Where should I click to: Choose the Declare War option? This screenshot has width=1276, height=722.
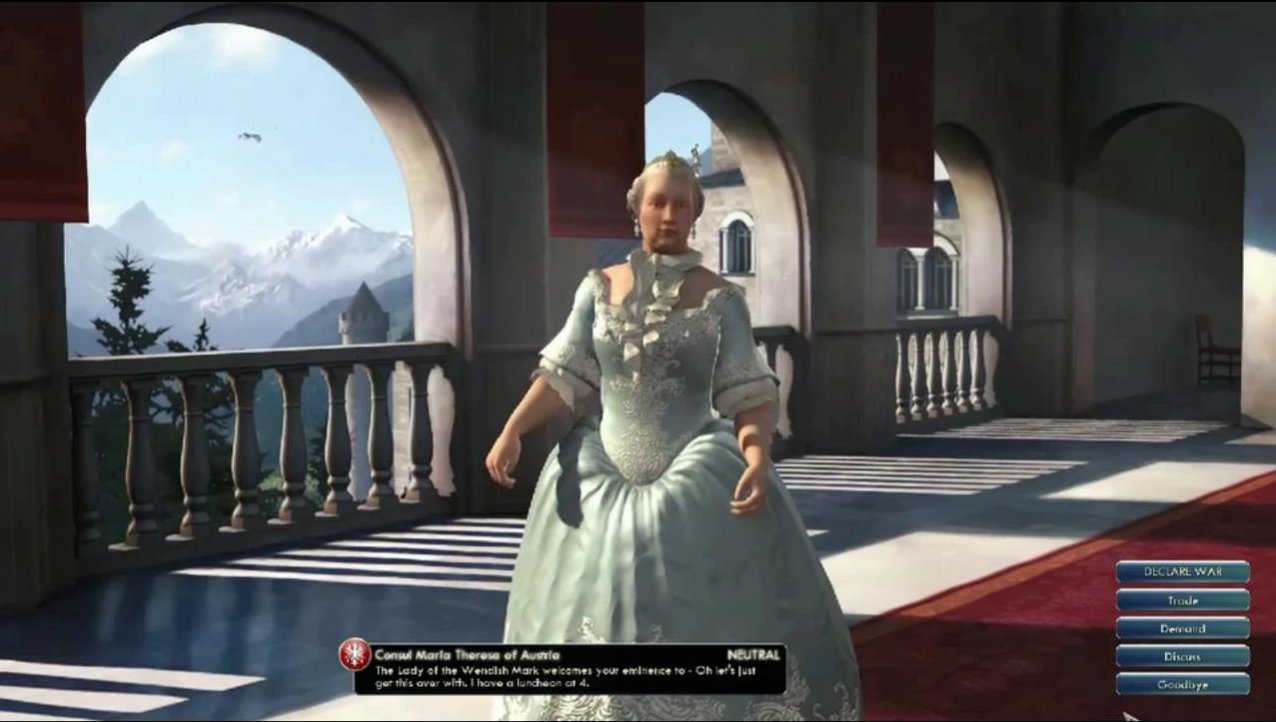[x=1182, y=573]
